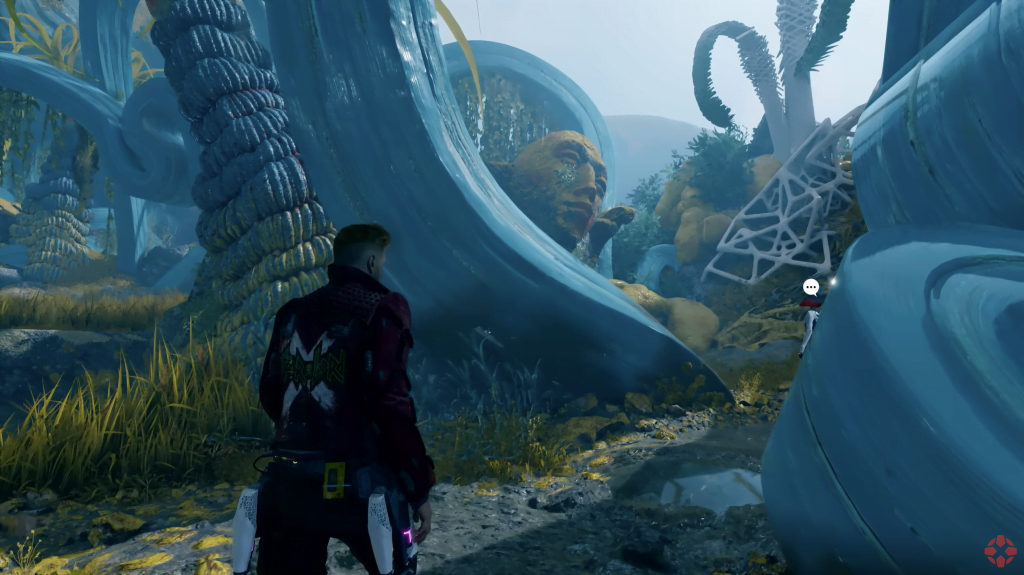
Task: Click the red IGN logo watermark
Action: click(1000, 551)
